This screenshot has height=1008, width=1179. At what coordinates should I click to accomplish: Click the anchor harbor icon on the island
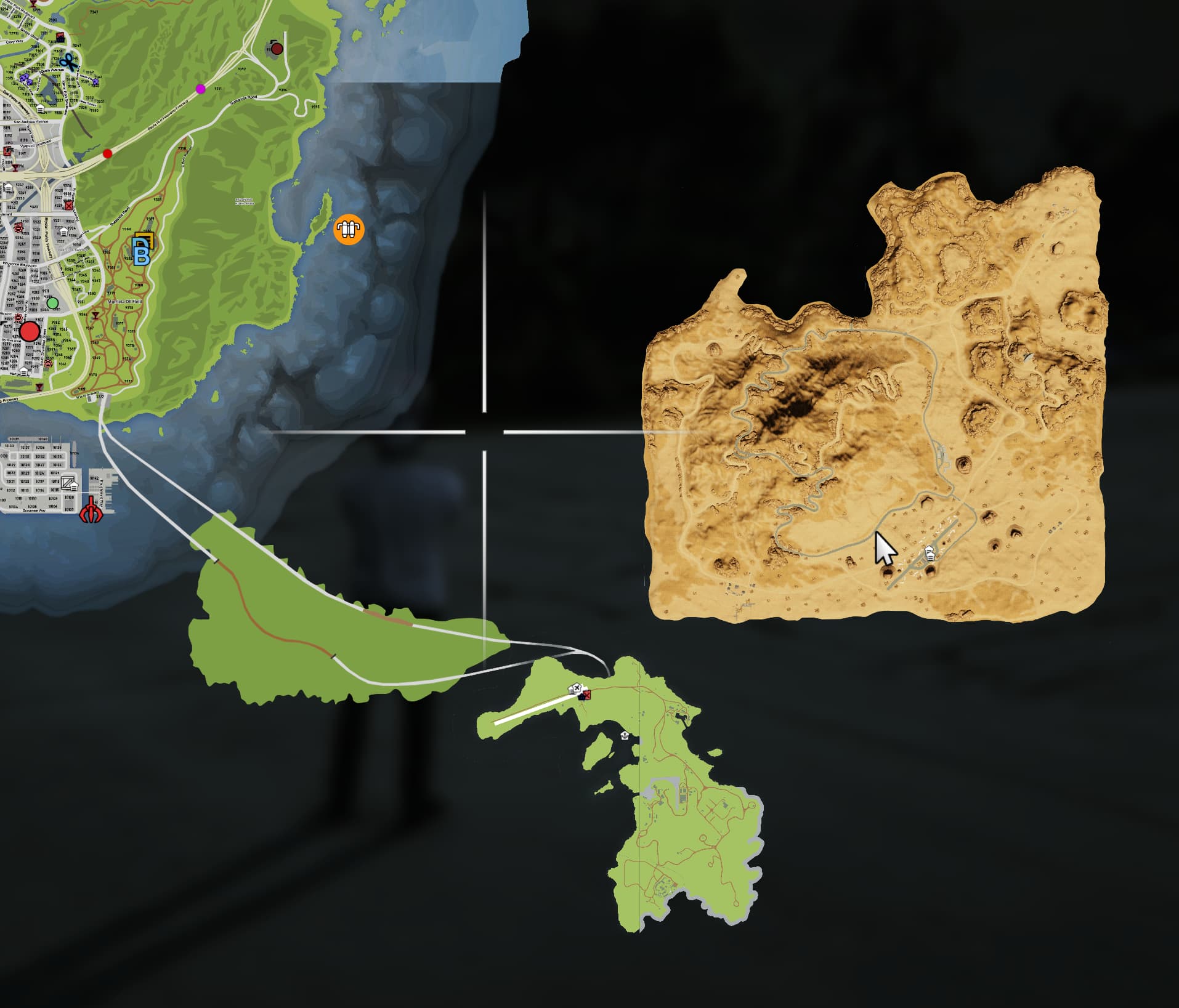pos(625,736)
